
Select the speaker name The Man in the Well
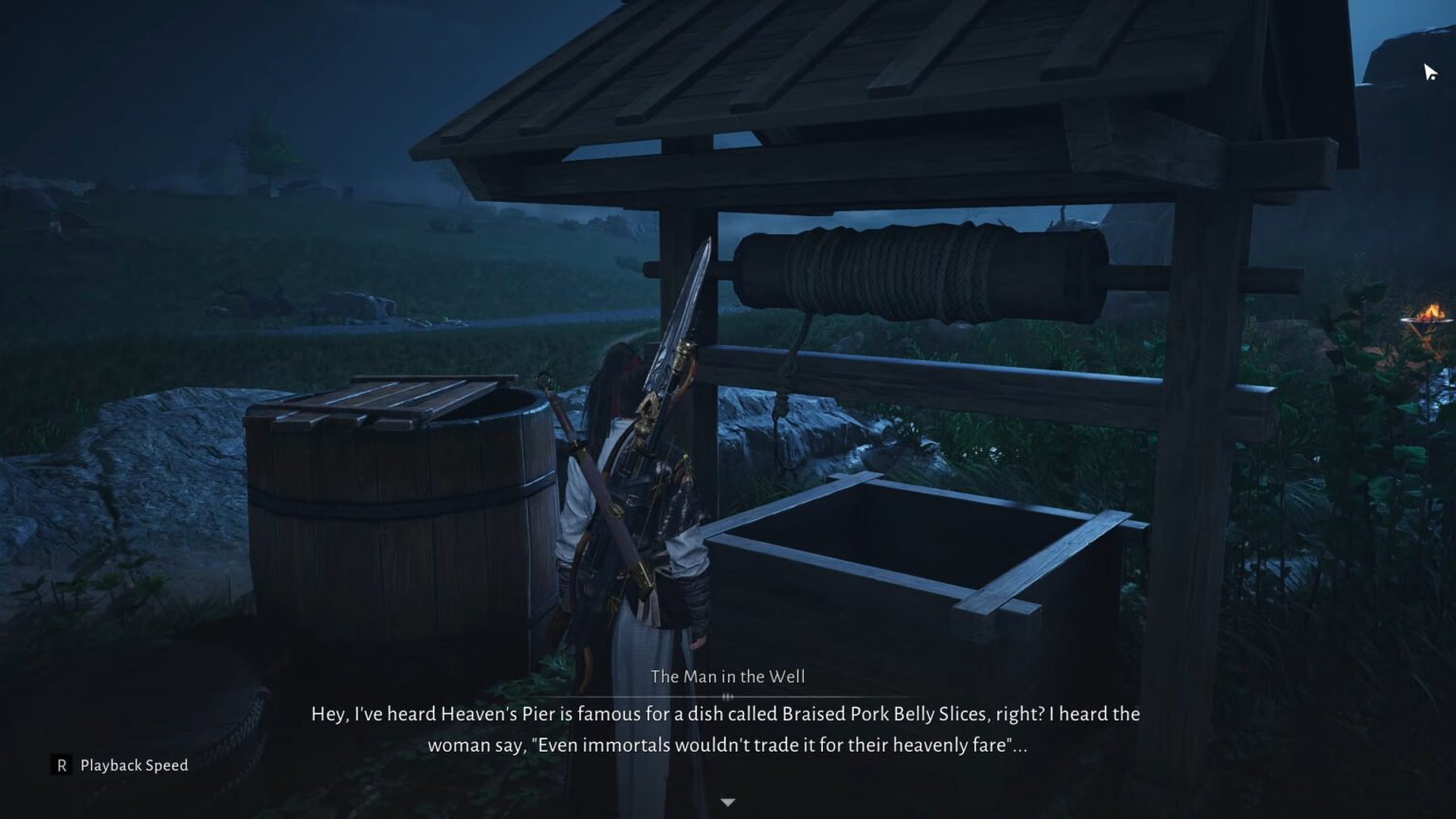727,677
